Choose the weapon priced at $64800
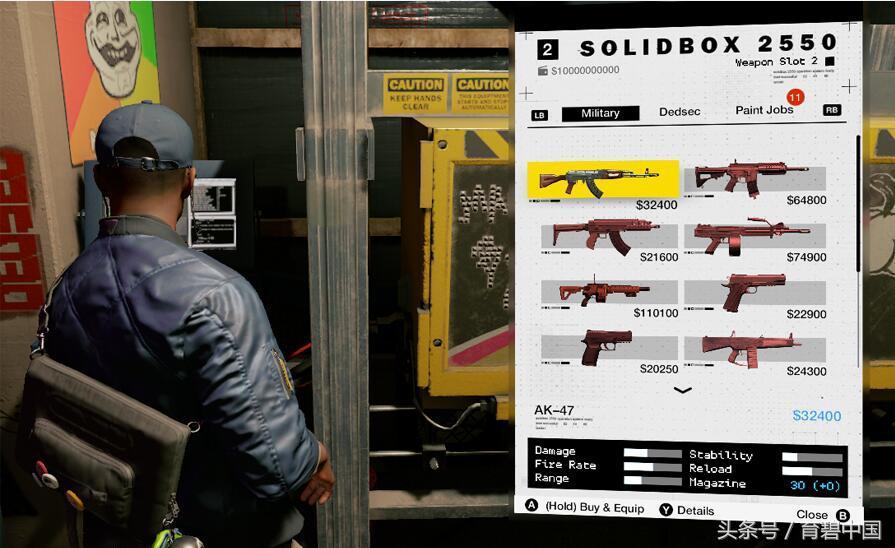This screenshot has width=895, height=548. pyautogui.click(x=755, y=178)
